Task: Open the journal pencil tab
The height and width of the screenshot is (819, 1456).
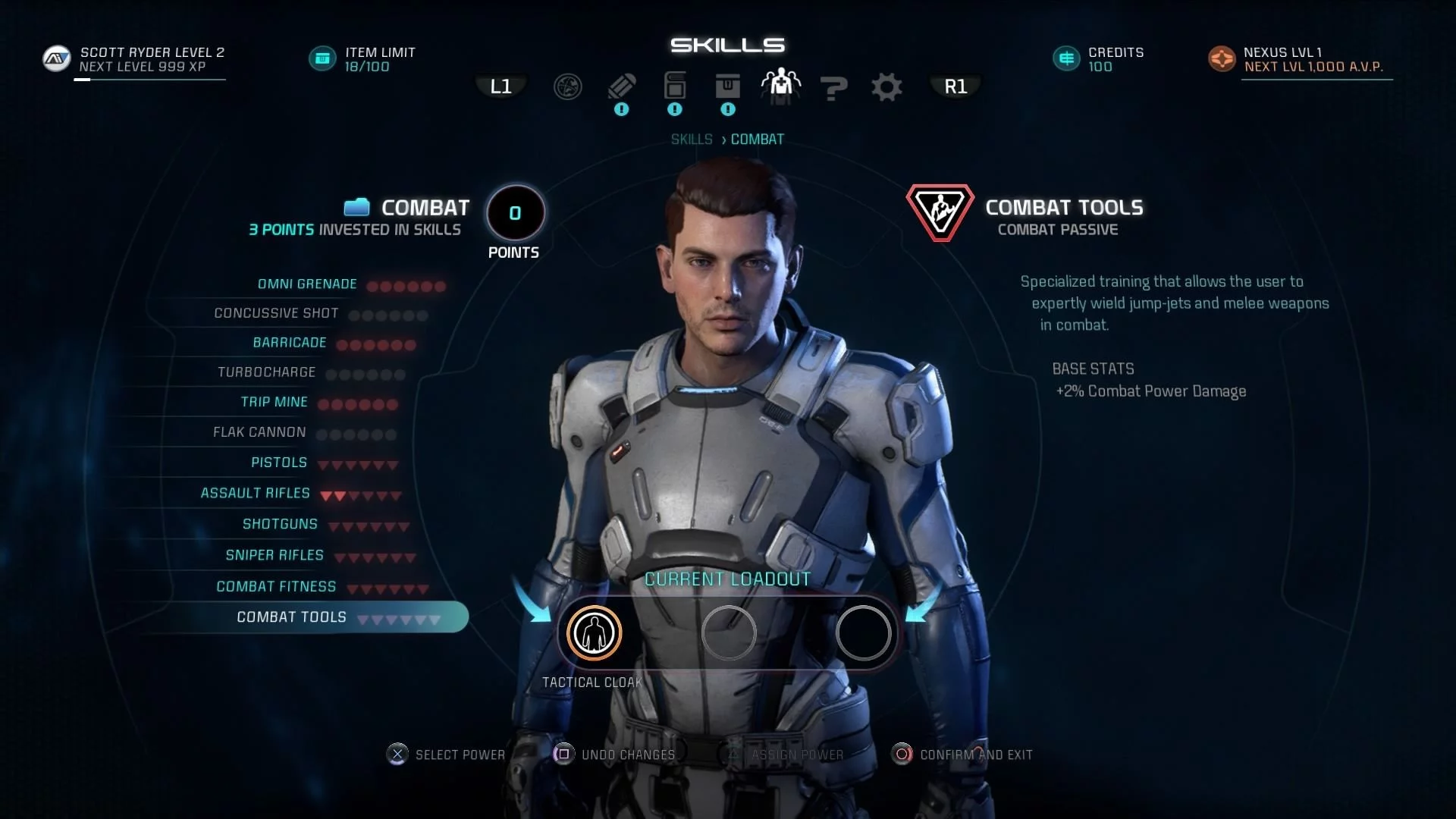Action: point(622,86)
